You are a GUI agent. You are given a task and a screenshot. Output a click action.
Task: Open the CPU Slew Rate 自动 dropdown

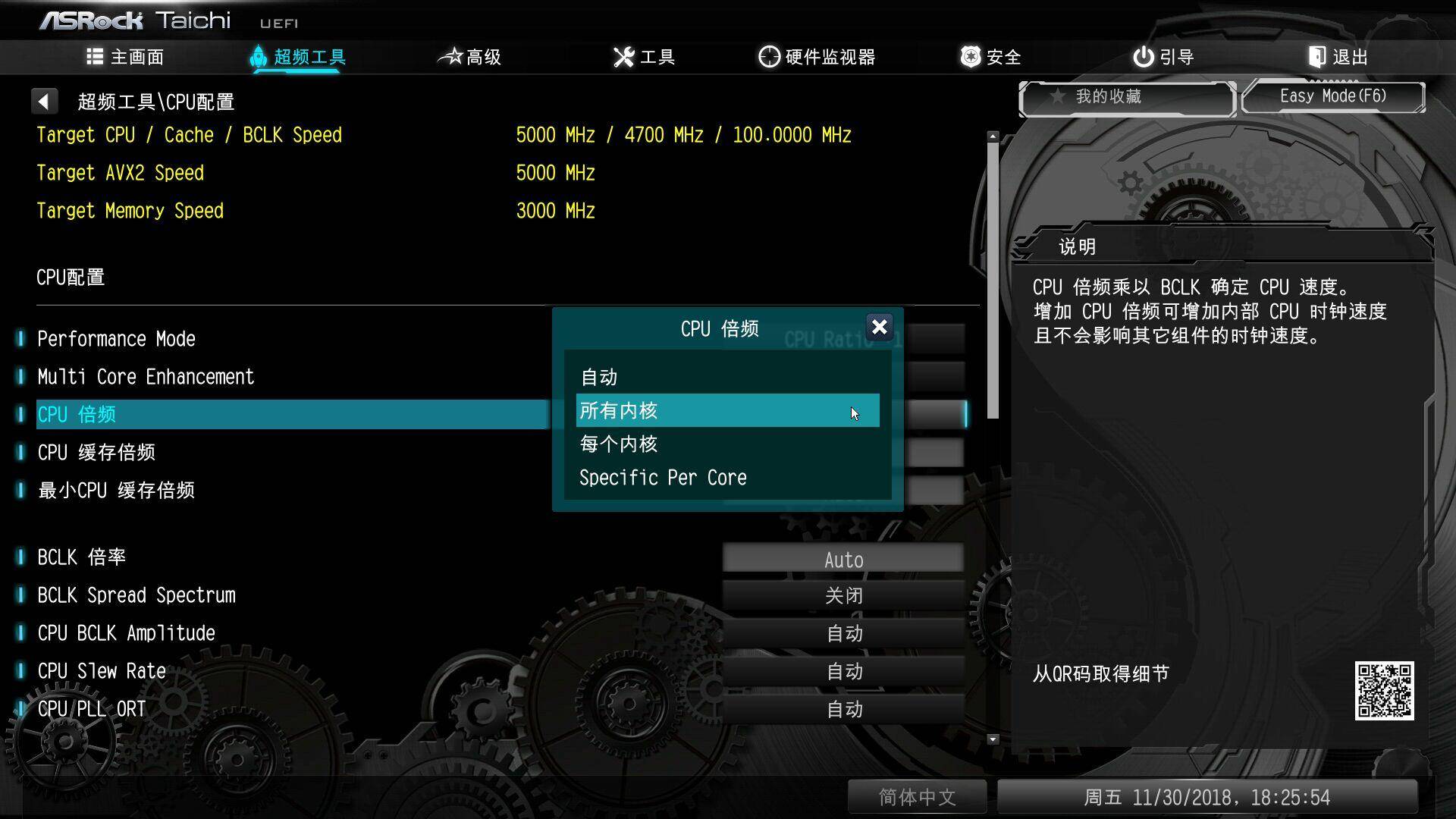(844, 671)
